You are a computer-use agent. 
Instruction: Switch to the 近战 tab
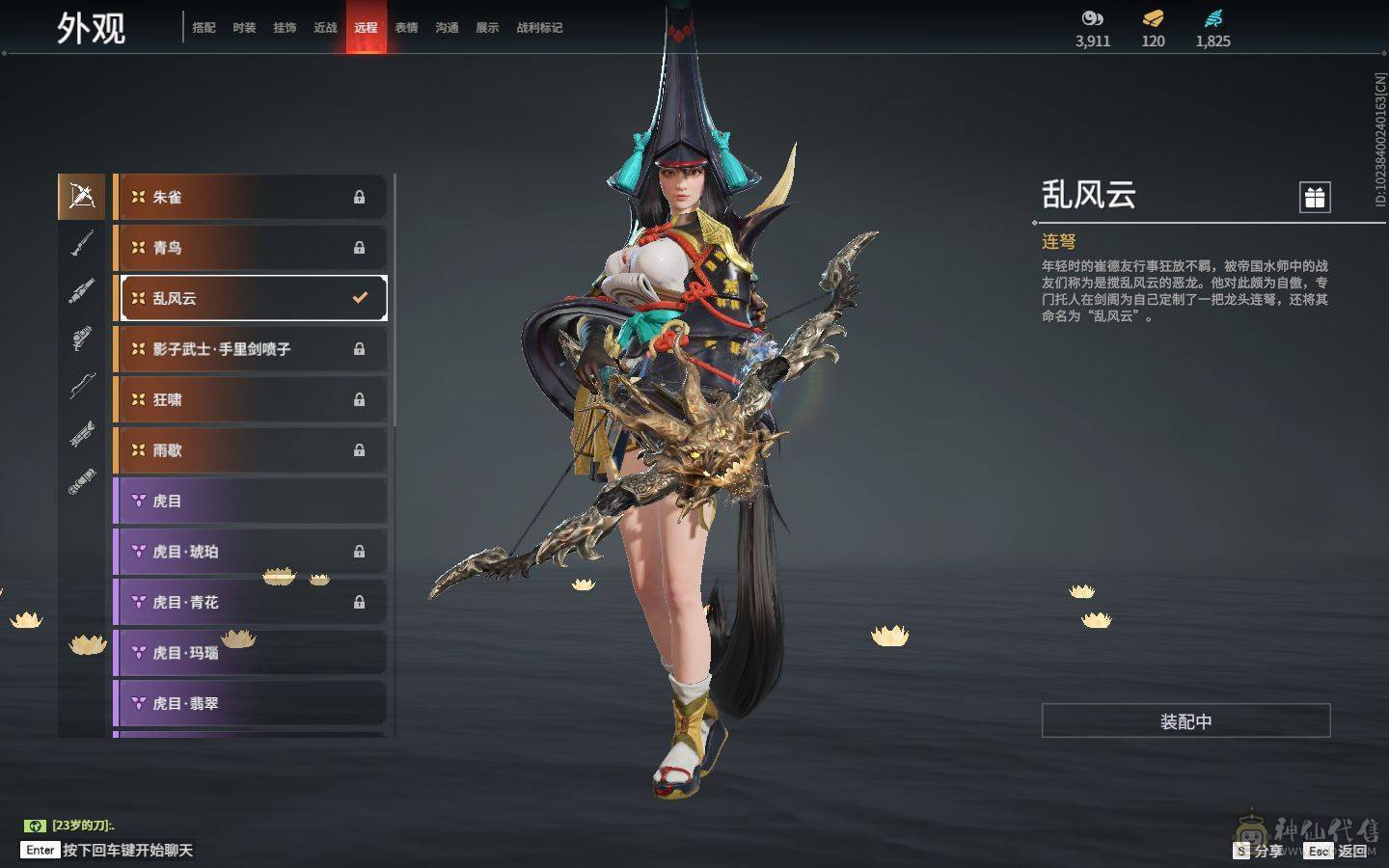(325, 28)
